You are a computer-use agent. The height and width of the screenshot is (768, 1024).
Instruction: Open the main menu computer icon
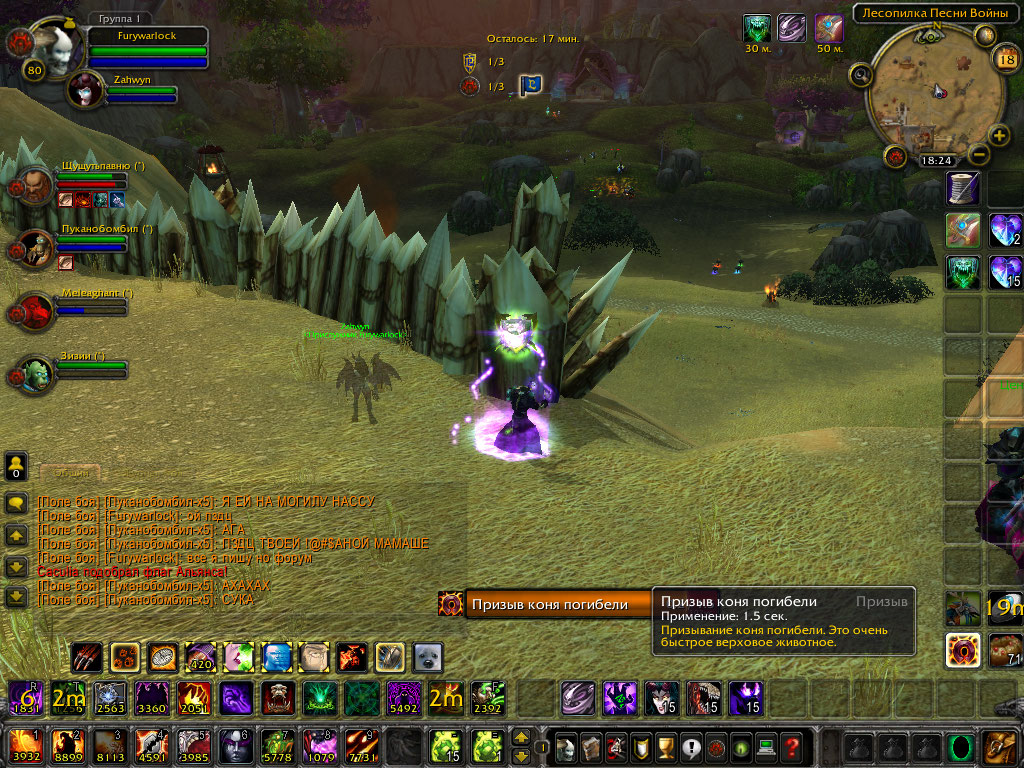[766, 746]
